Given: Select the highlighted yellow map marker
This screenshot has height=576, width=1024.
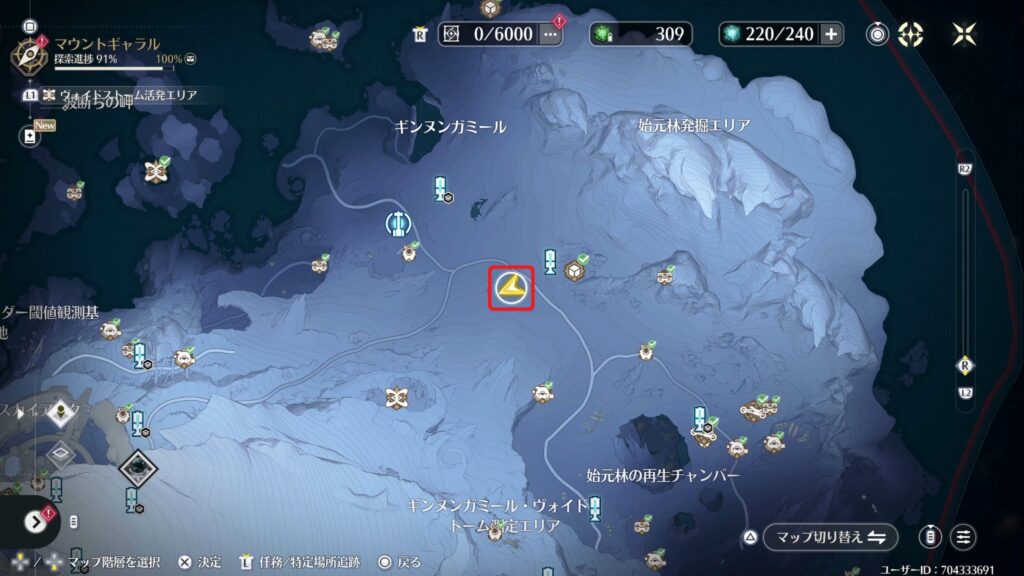Looking at the screenshot, I should (x=511, y=289).
